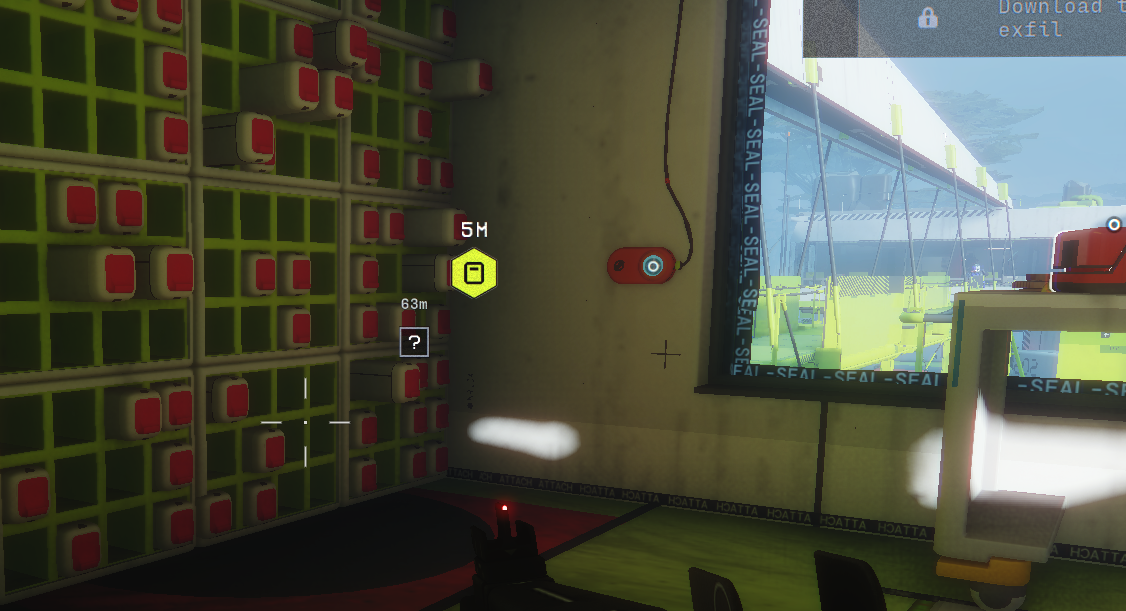Select the yellow hexagon objective marker
Image resolution: width=1126 pixels, height=611 pixels.
click(x=473, y=273)
